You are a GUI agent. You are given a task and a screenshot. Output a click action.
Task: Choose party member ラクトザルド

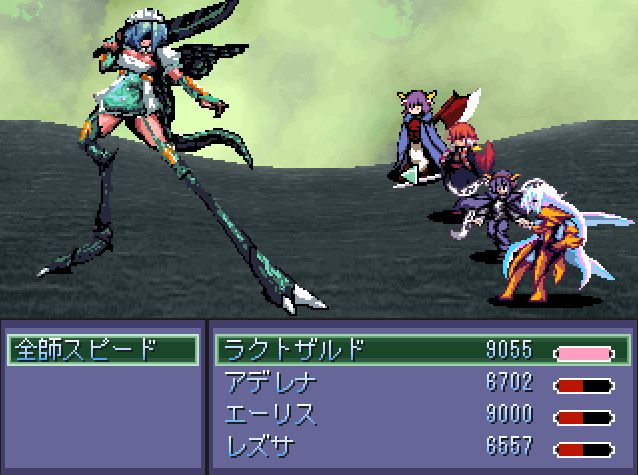(x=421, y=351)
